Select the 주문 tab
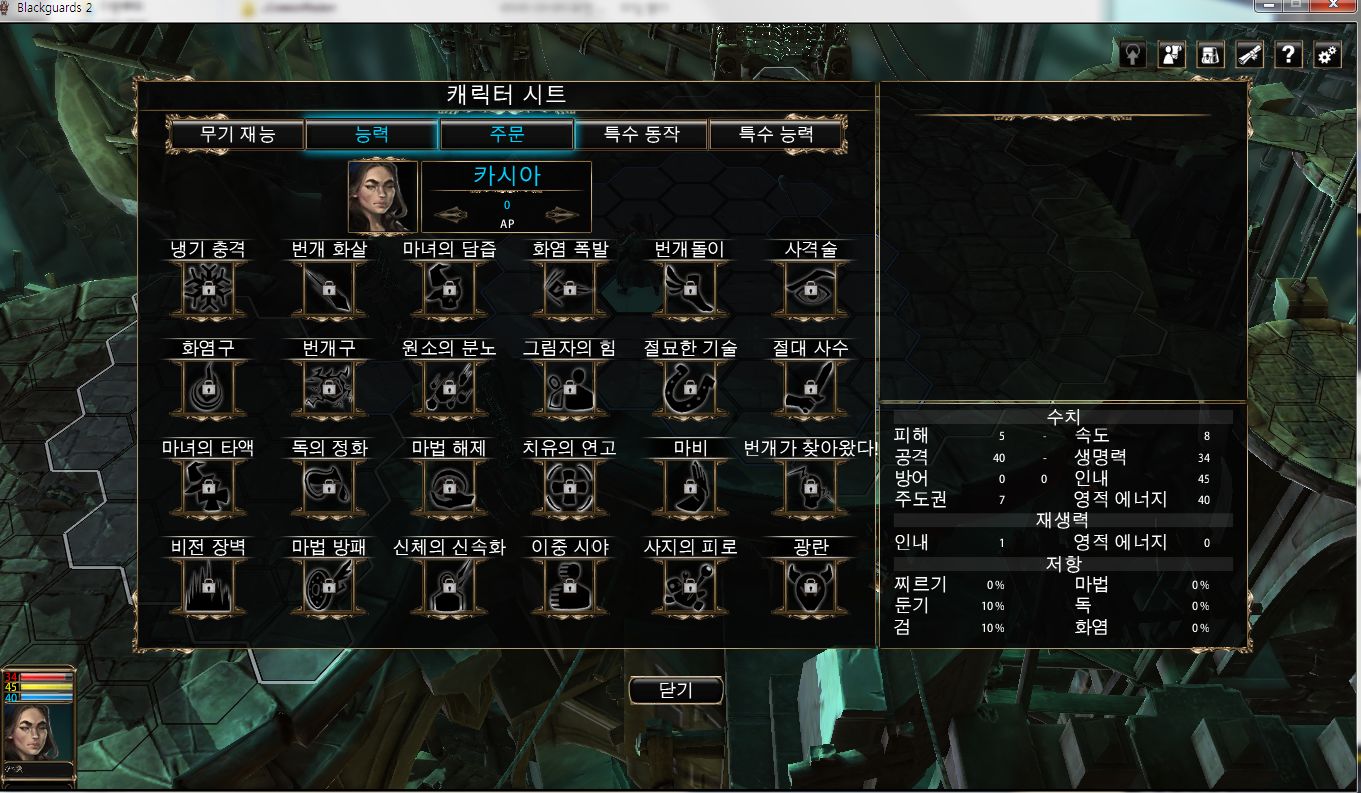The image size is (1361, 793). 507,135
